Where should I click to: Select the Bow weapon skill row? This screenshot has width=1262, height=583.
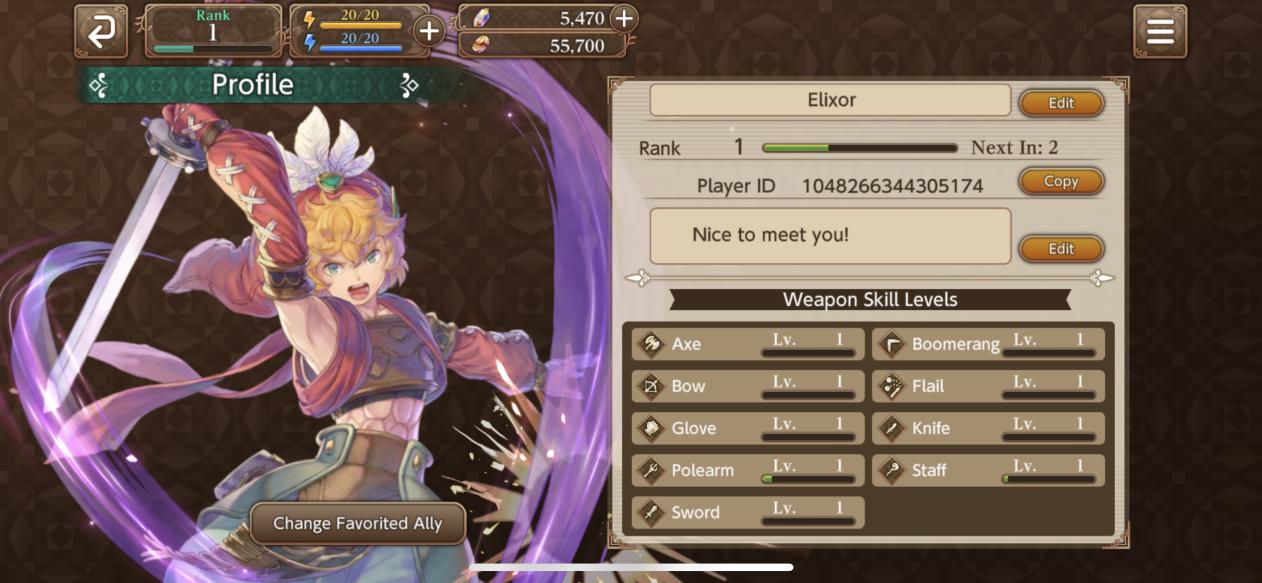(x=748, y=386)
